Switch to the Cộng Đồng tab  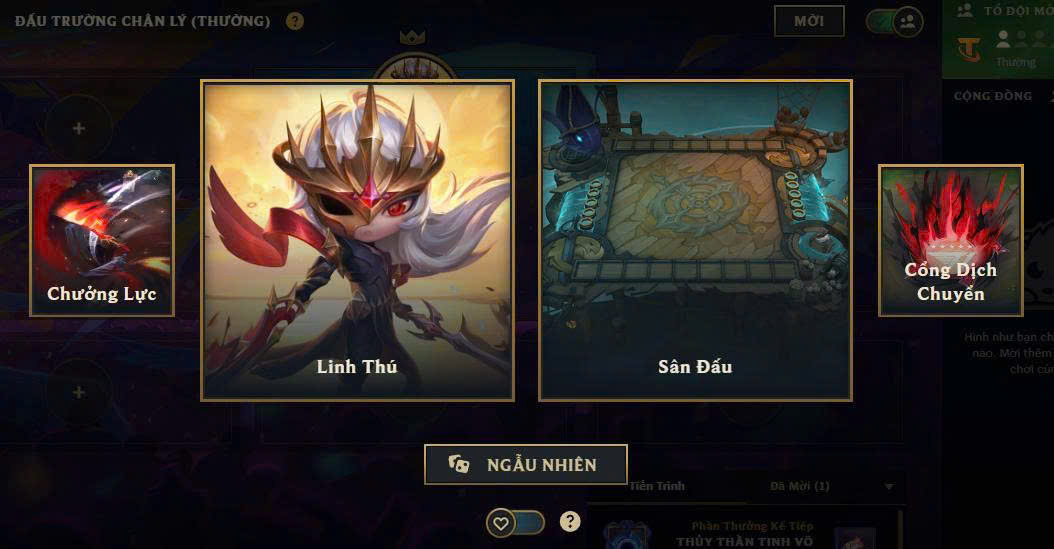[x=992, y=96]
